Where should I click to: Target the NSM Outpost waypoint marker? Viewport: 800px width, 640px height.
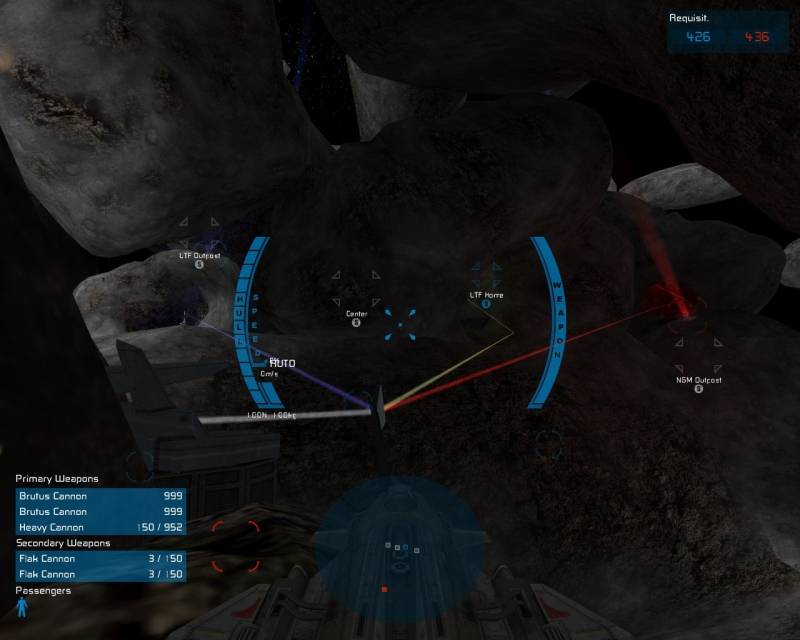(698, 388)
